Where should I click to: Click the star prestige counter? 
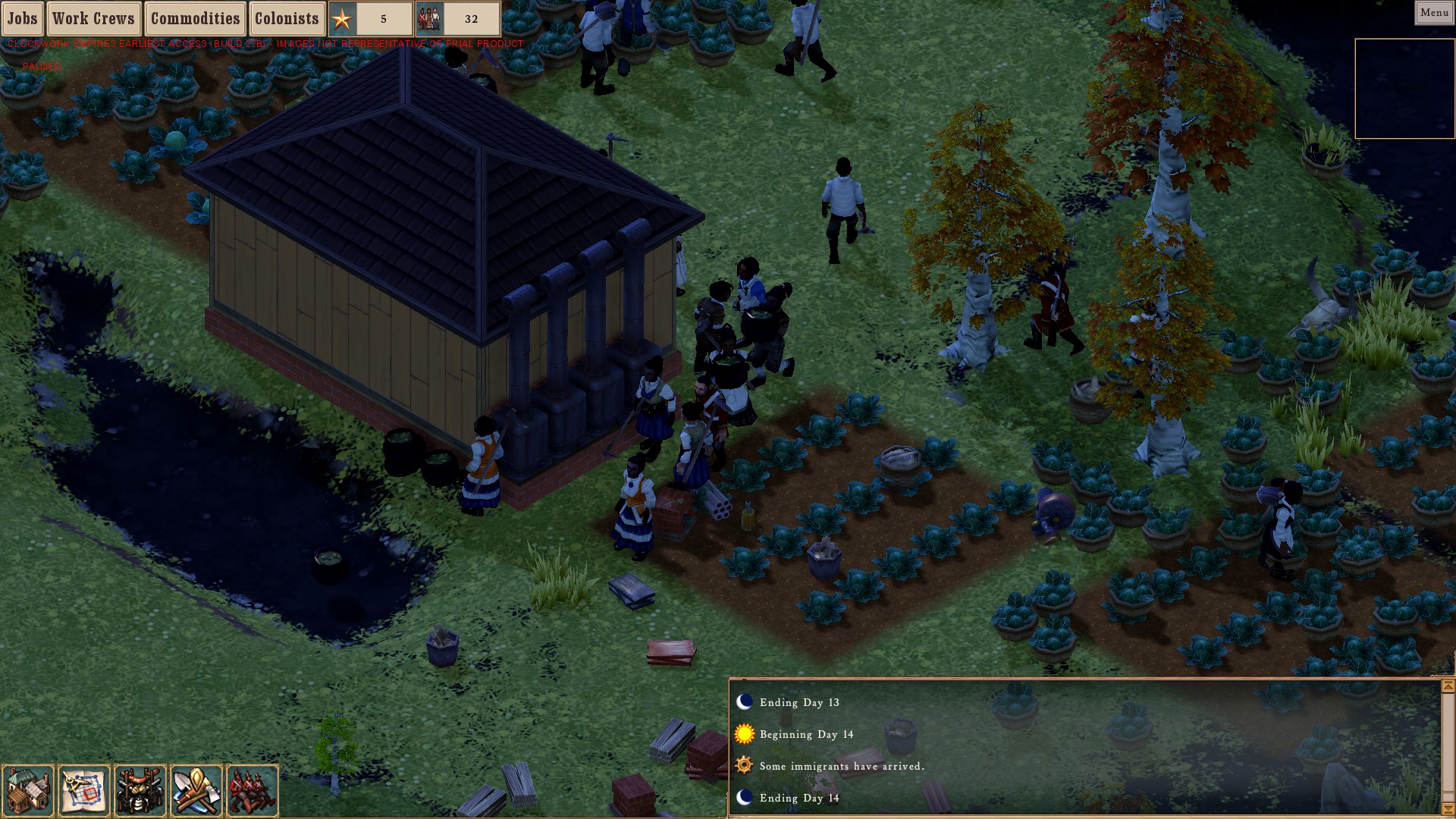point(371,19)
